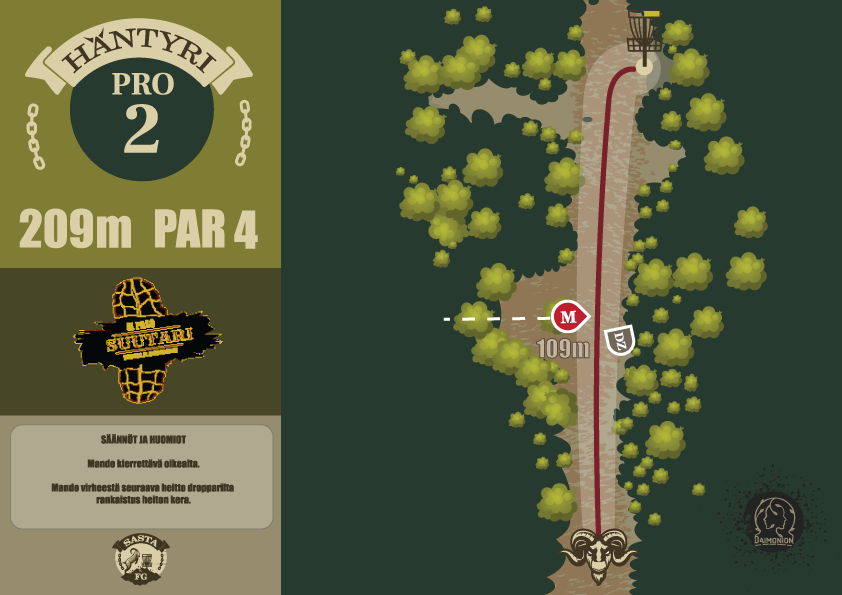Select the Säännöt ja huomiot rules panel
Image resolution: width=842 pixels, height=595 pixels.
pos(141,476)
